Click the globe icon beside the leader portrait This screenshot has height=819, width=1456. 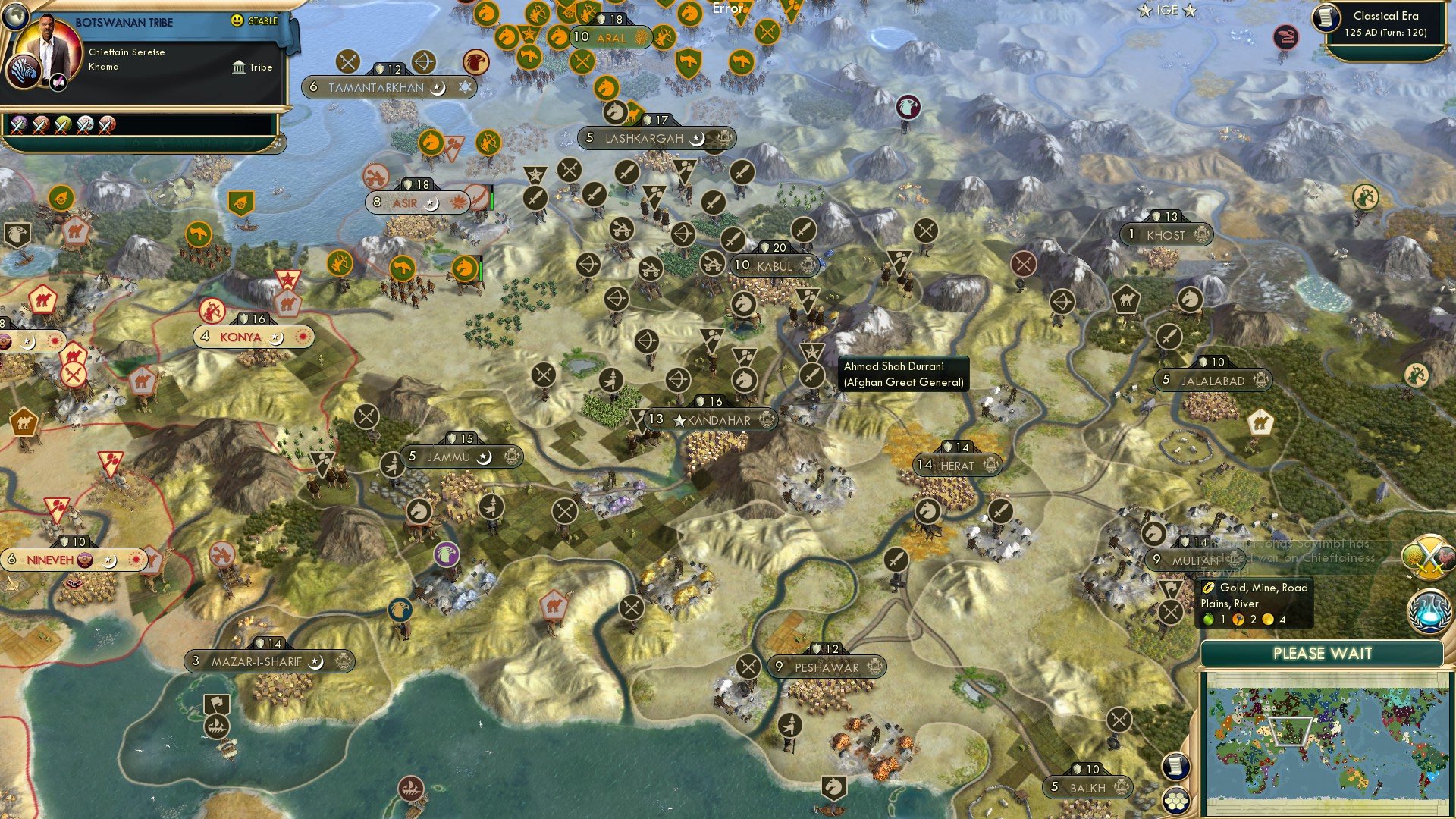(x=15, y=15)
